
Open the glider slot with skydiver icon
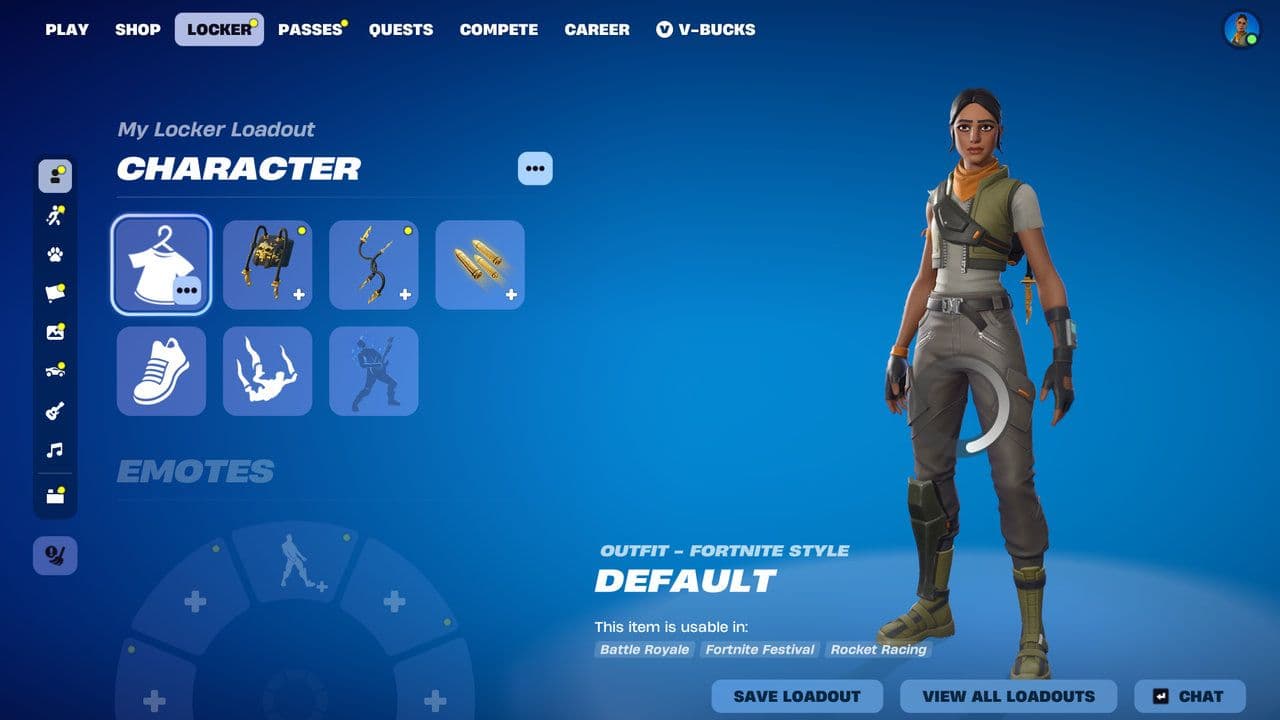[267, 371]
